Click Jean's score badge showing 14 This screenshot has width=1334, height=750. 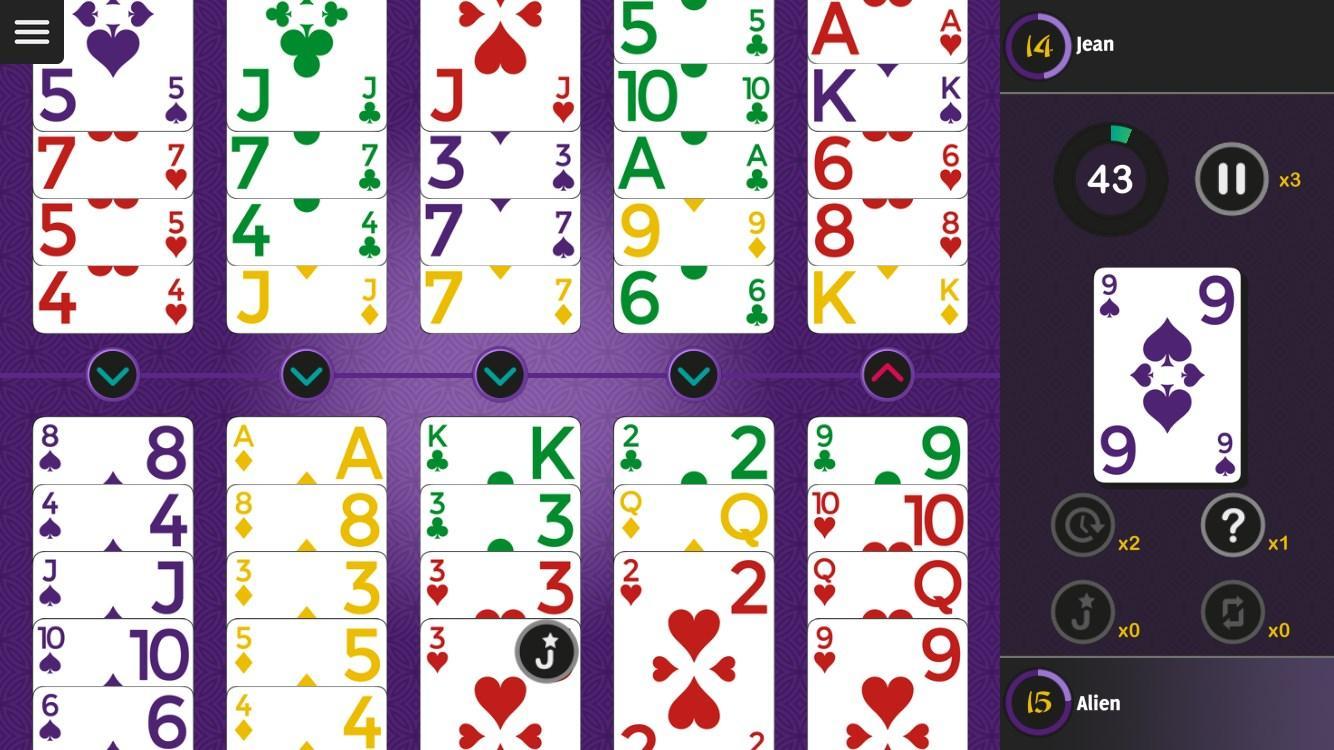1037,44
